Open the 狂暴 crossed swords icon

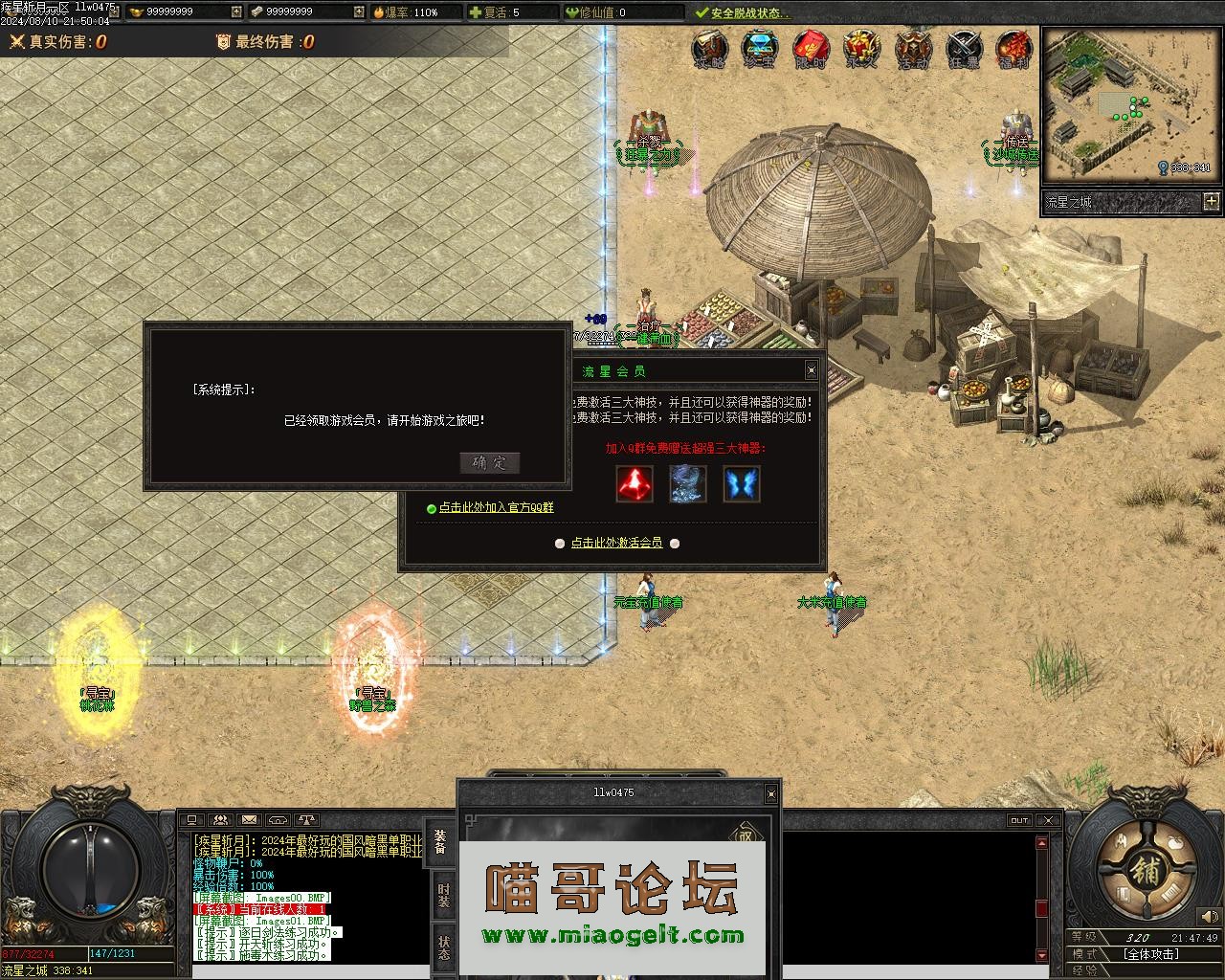pyautogui.click(x=964, y=50)
